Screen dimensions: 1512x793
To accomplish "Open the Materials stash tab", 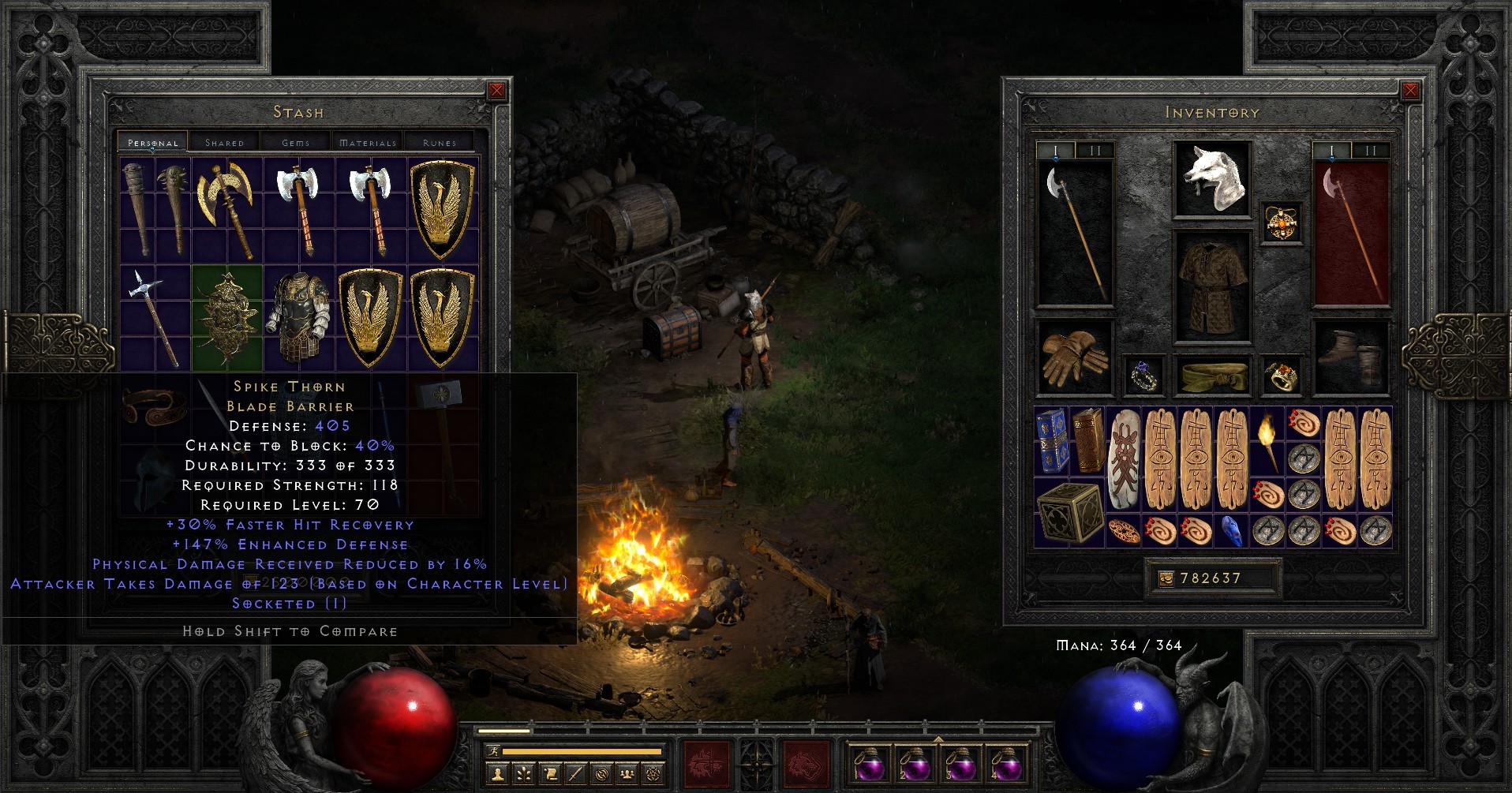I will pyautogui.click(x=367, y=142).
